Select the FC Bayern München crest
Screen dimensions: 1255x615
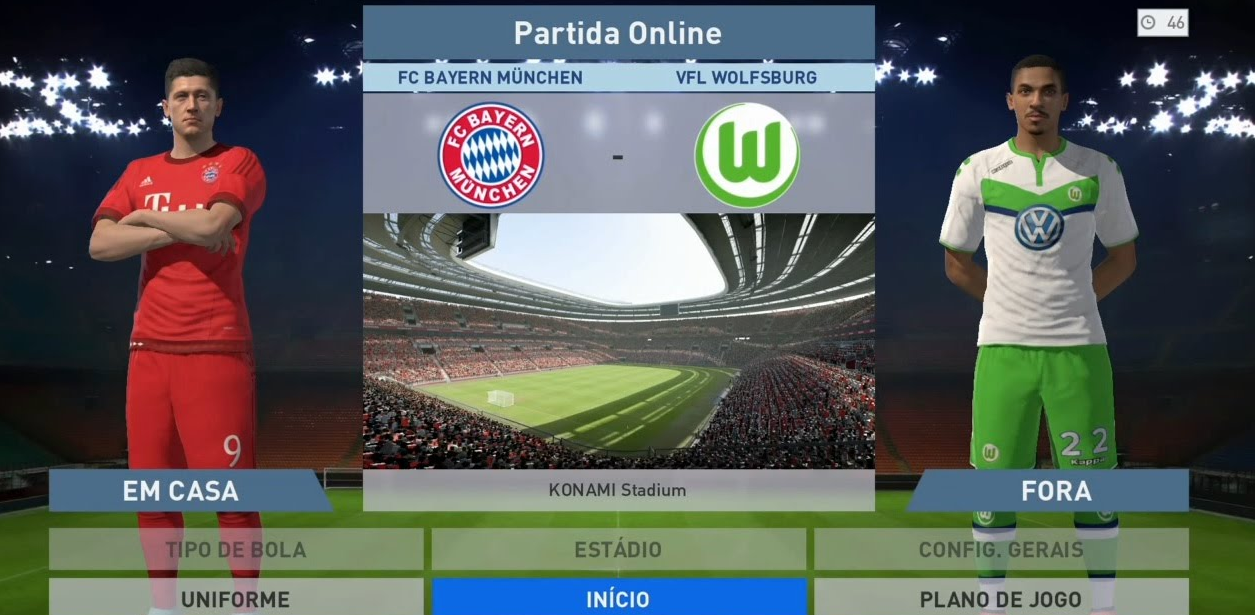491,155
